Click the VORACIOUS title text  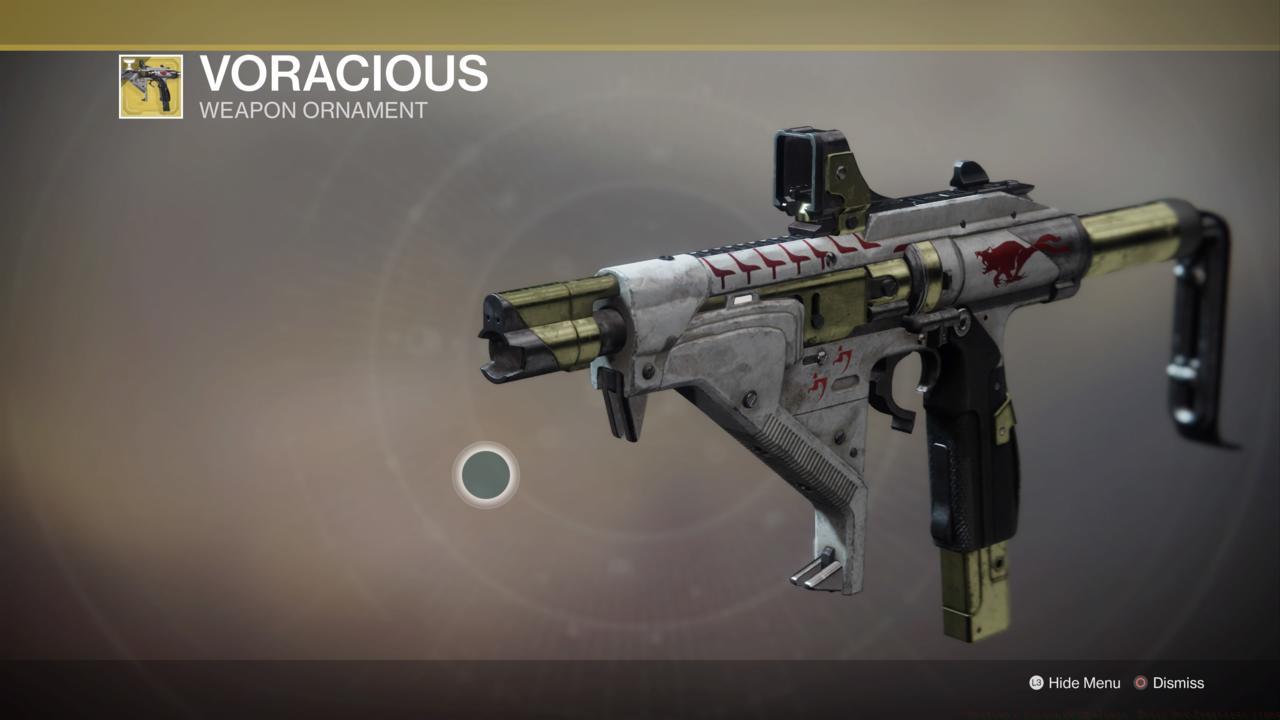point(343,75)
